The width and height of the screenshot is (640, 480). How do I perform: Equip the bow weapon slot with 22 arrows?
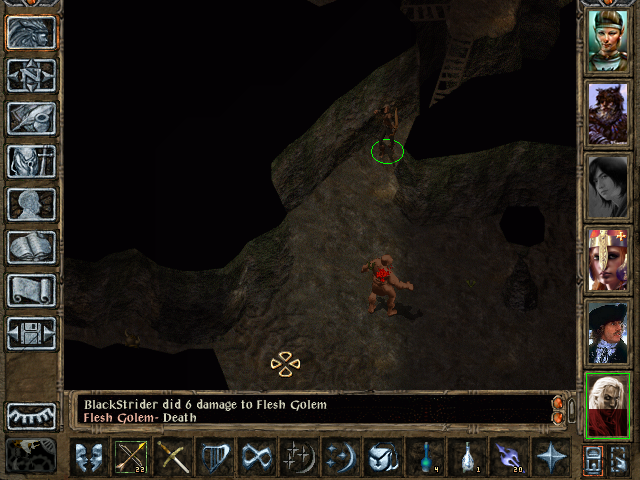tap(131, 458)
